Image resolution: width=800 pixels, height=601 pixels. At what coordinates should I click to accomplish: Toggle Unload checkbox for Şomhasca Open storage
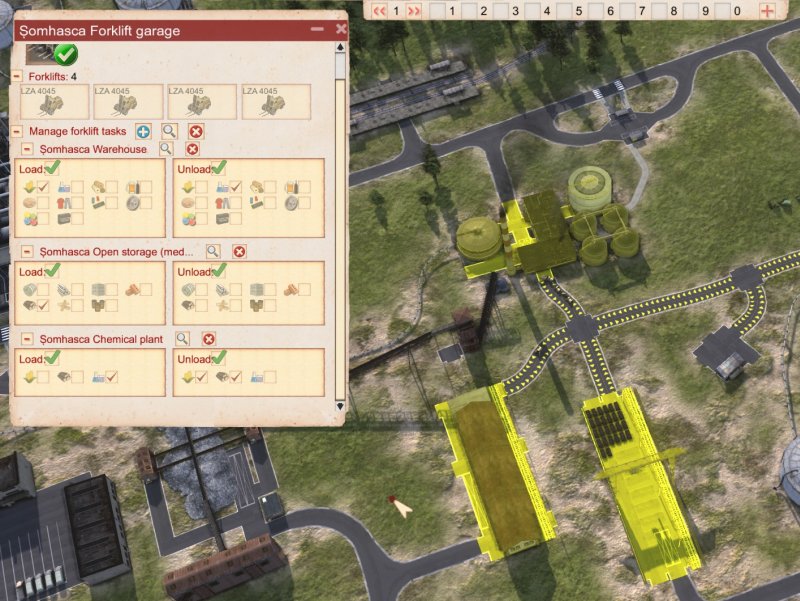point(219,271)
